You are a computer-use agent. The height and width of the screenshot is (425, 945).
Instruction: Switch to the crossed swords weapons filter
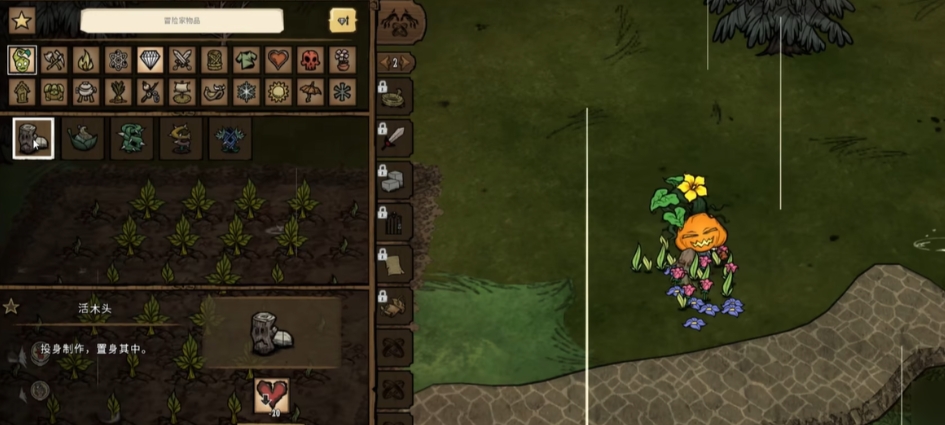click(x=182, y=60)
